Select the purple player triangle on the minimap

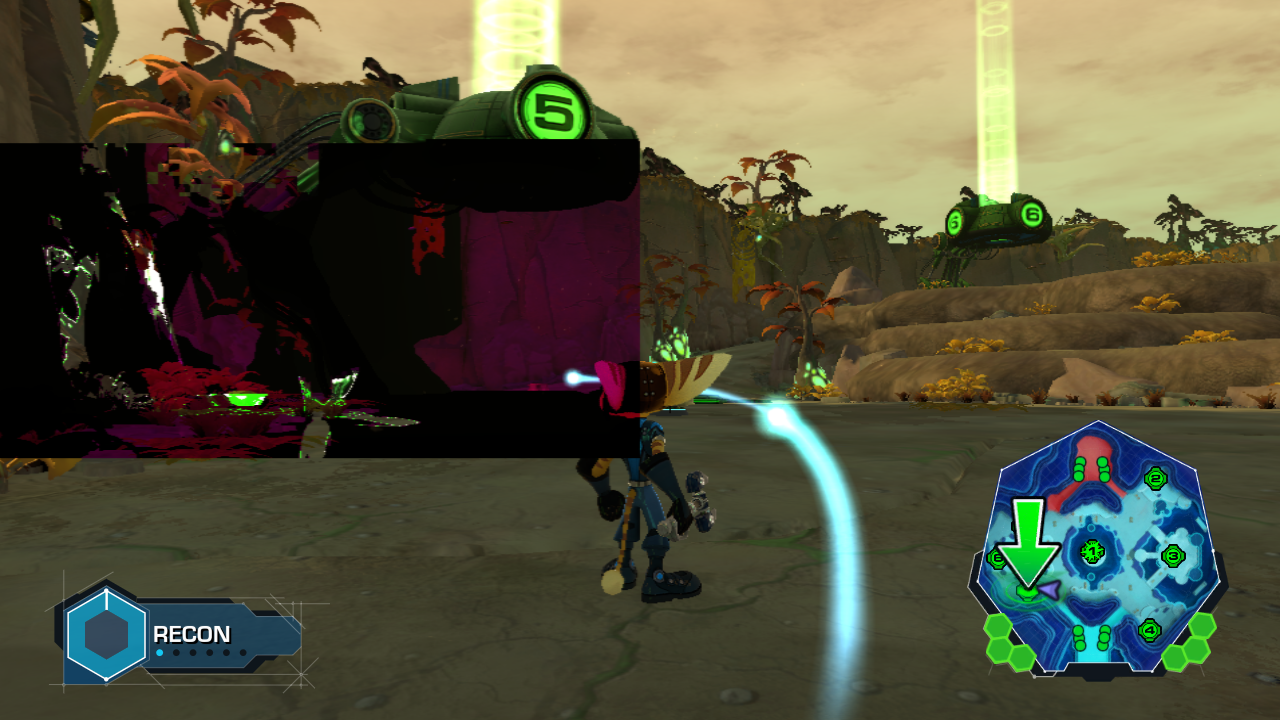coord(1049,590)
